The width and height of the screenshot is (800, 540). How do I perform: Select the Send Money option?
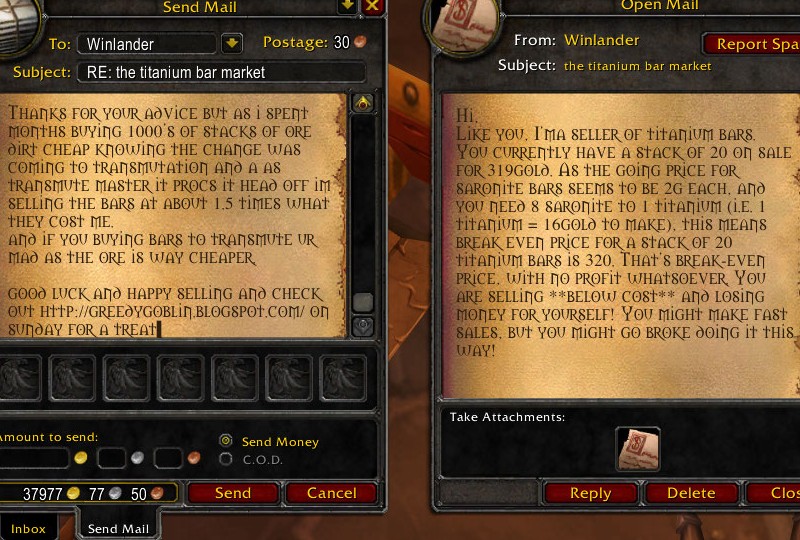(x=226, y=441)
